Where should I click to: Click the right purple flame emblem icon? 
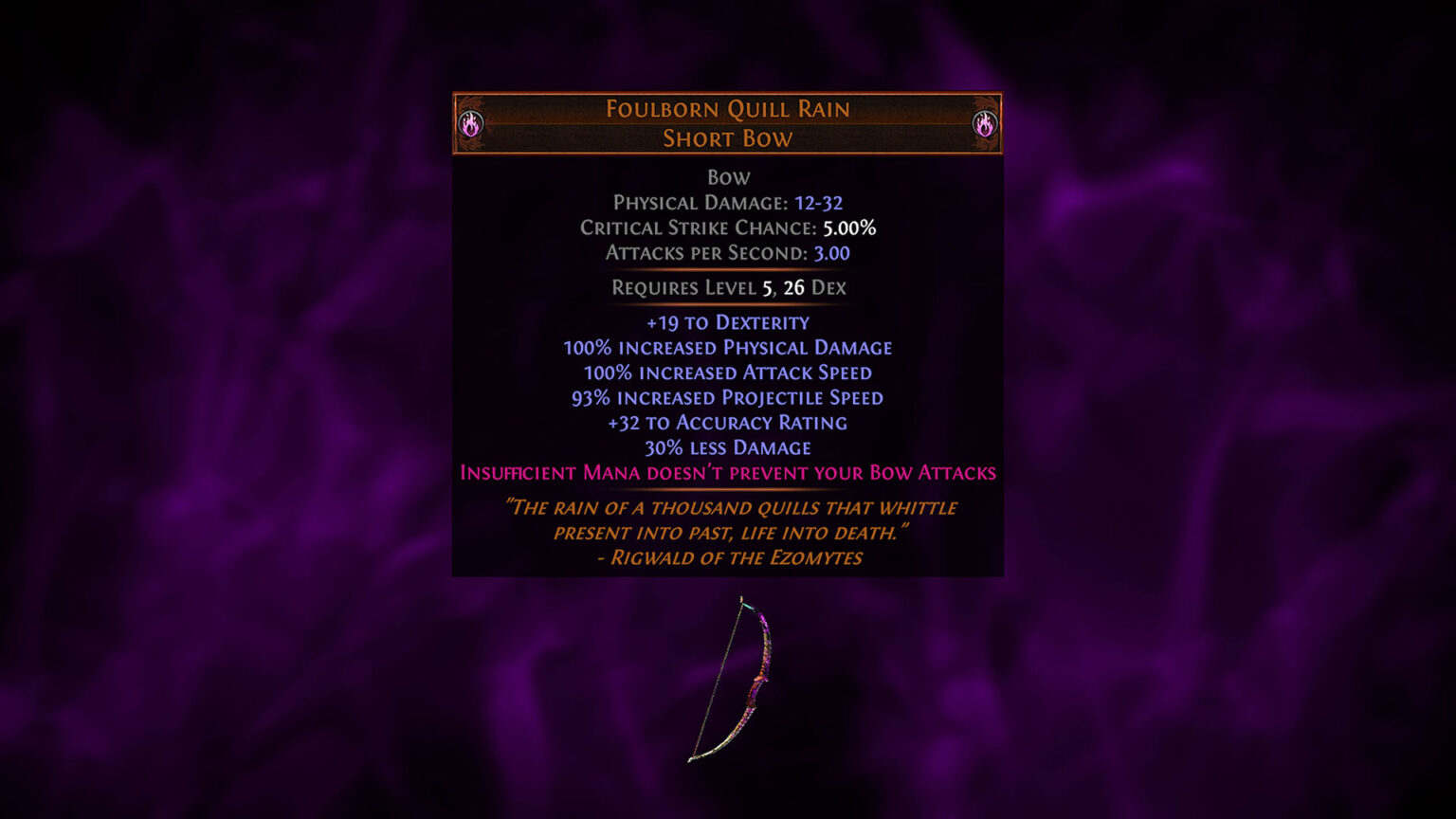click(986, 123)
